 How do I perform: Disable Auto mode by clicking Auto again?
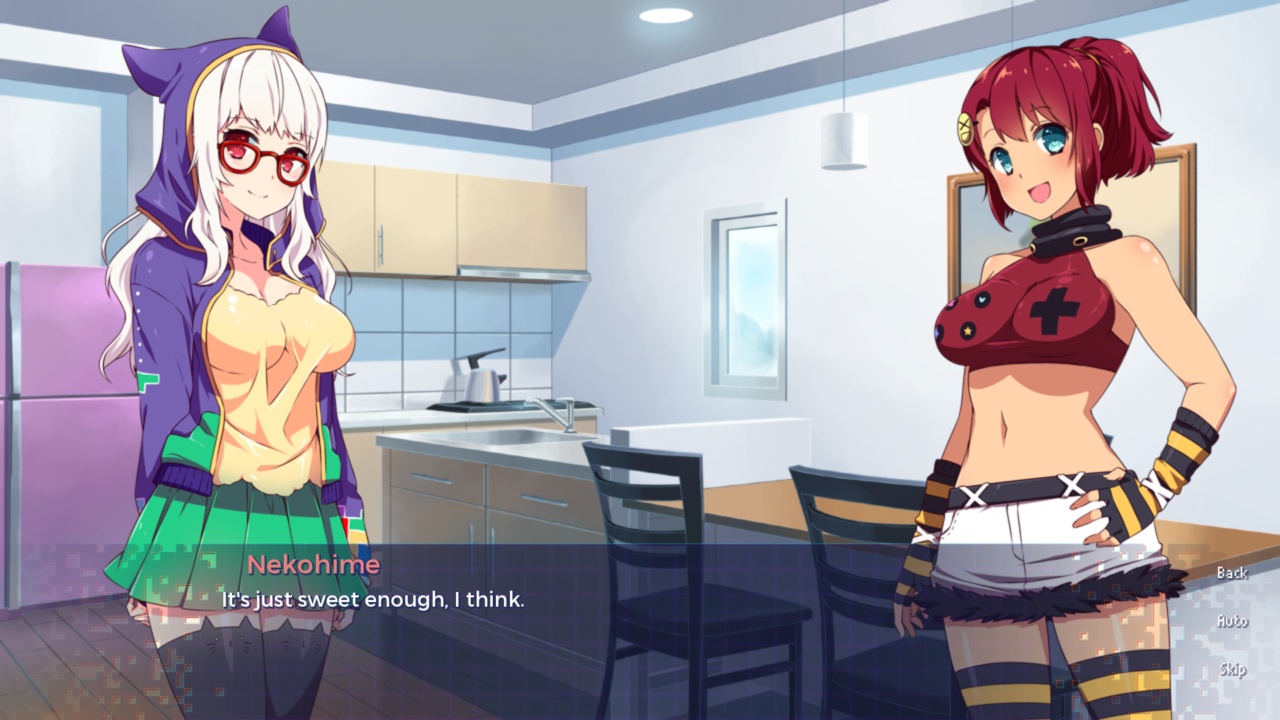coord(1232,620)
